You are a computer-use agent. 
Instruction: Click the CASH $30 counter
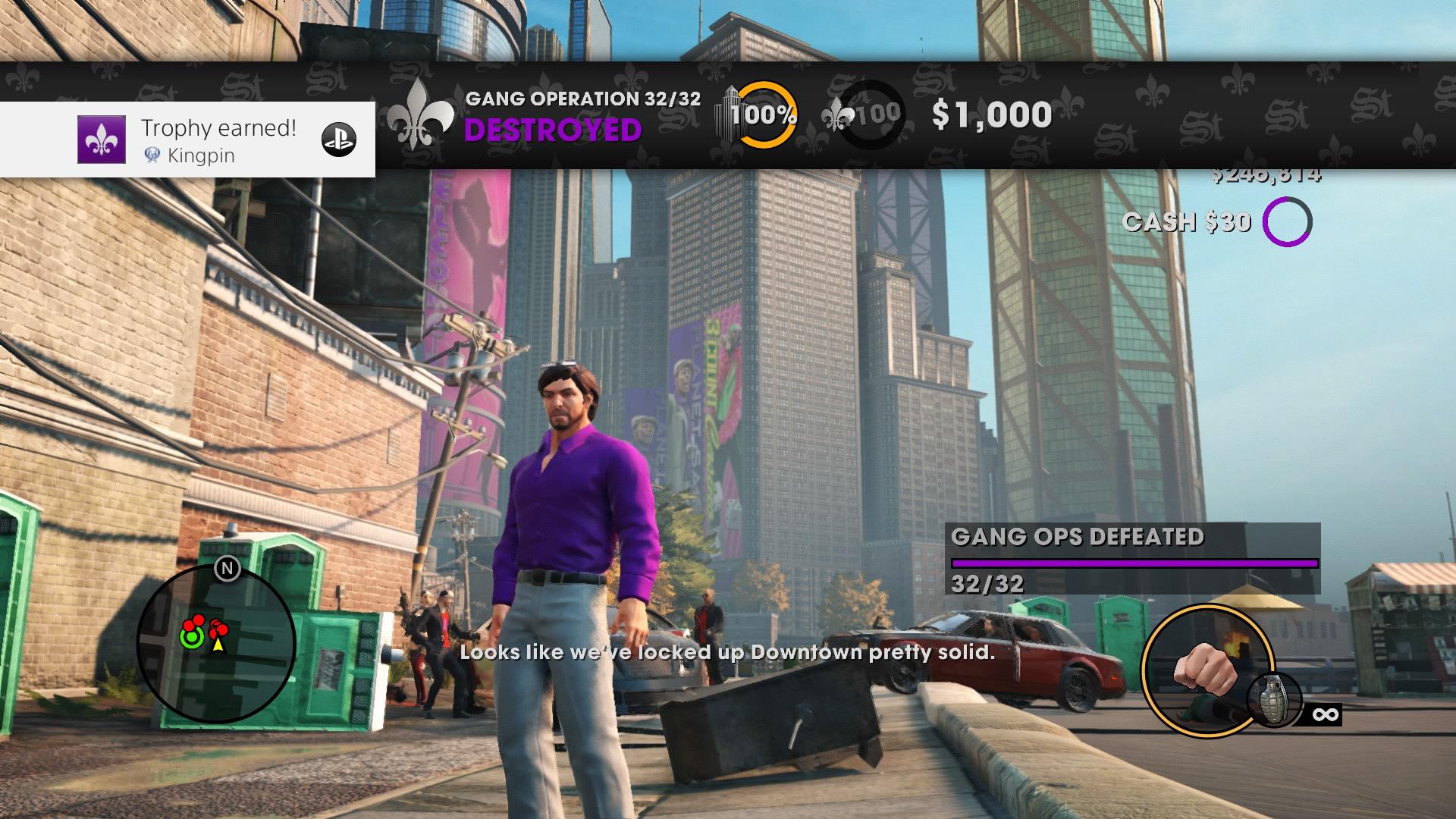1188,222
